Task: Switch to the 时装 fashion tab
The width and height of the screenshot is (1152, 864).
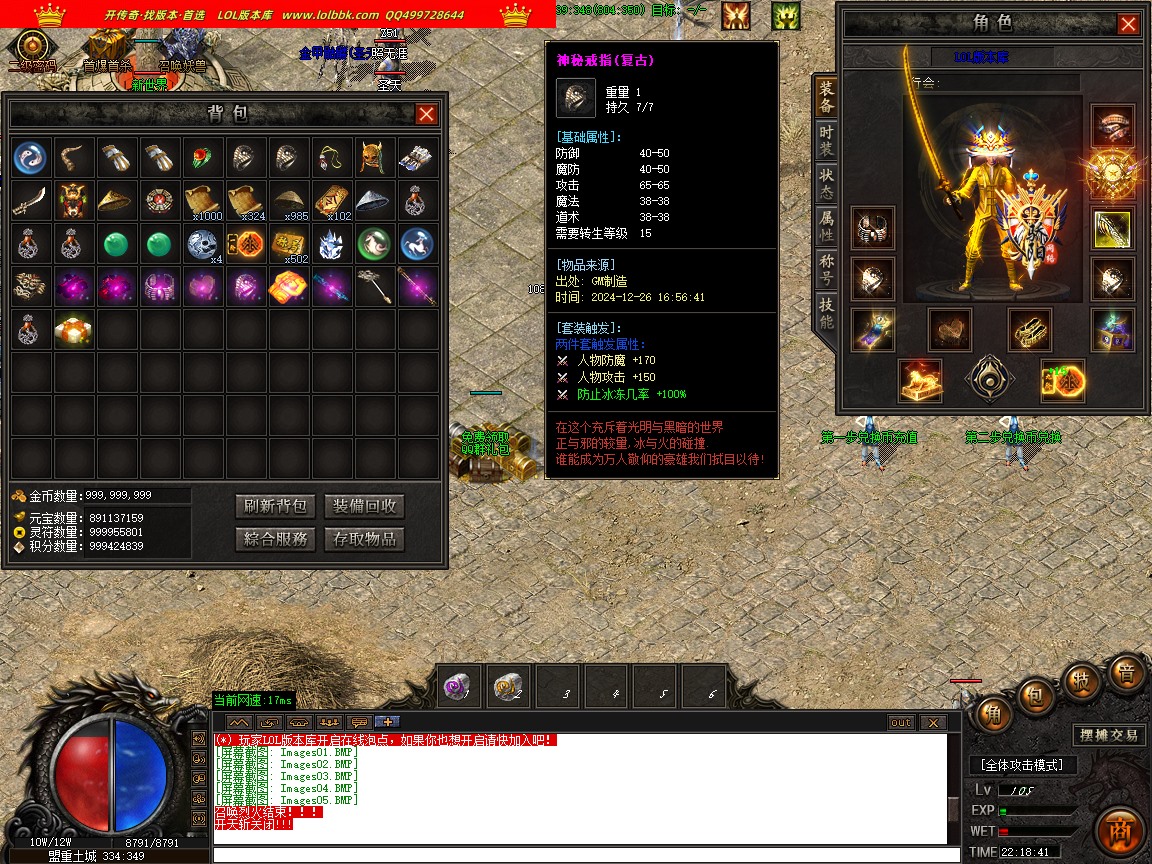Action: [x=826, y=142]
